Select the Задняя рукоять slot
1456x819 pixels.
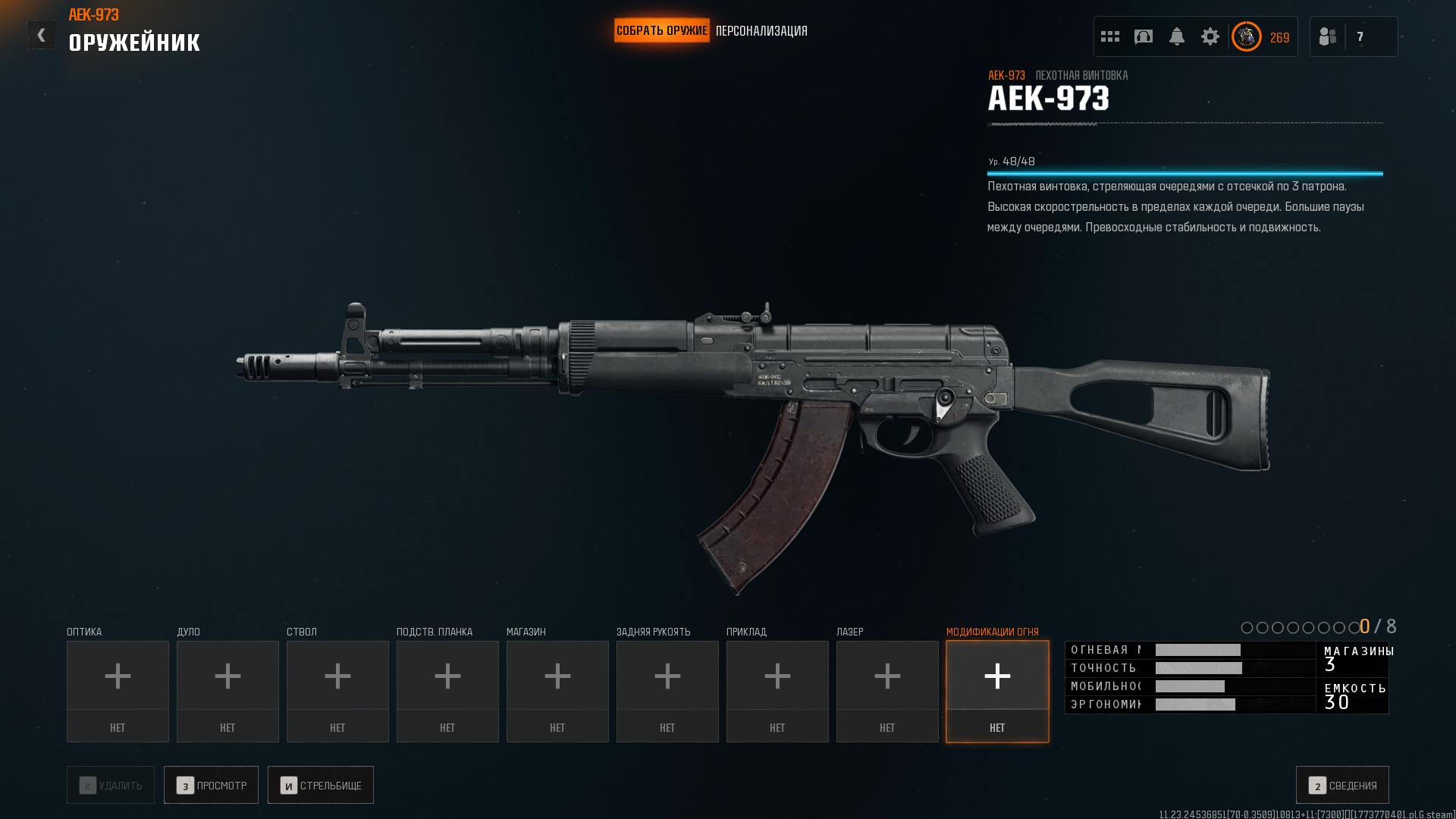click(667, 691)
